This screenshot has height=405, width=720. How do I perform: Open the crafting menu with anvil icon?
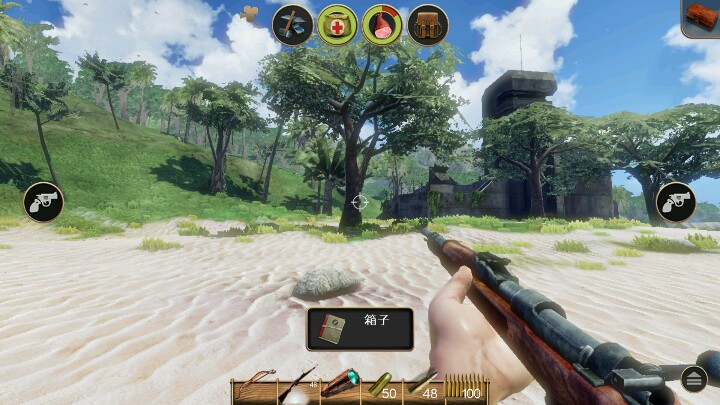coord(293,25)
